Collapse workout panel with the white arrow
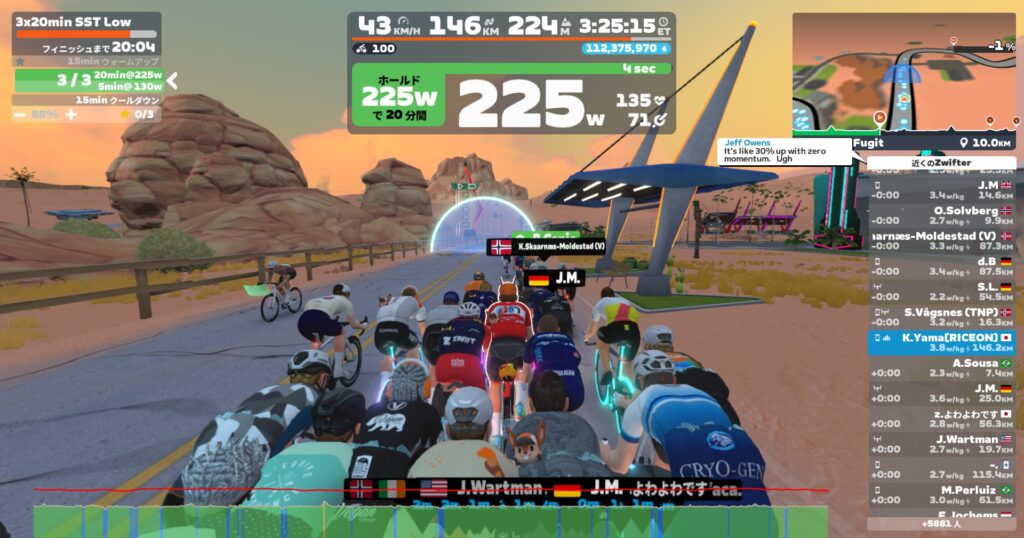This screenshot has width=1024, height=538. point(172,80)
